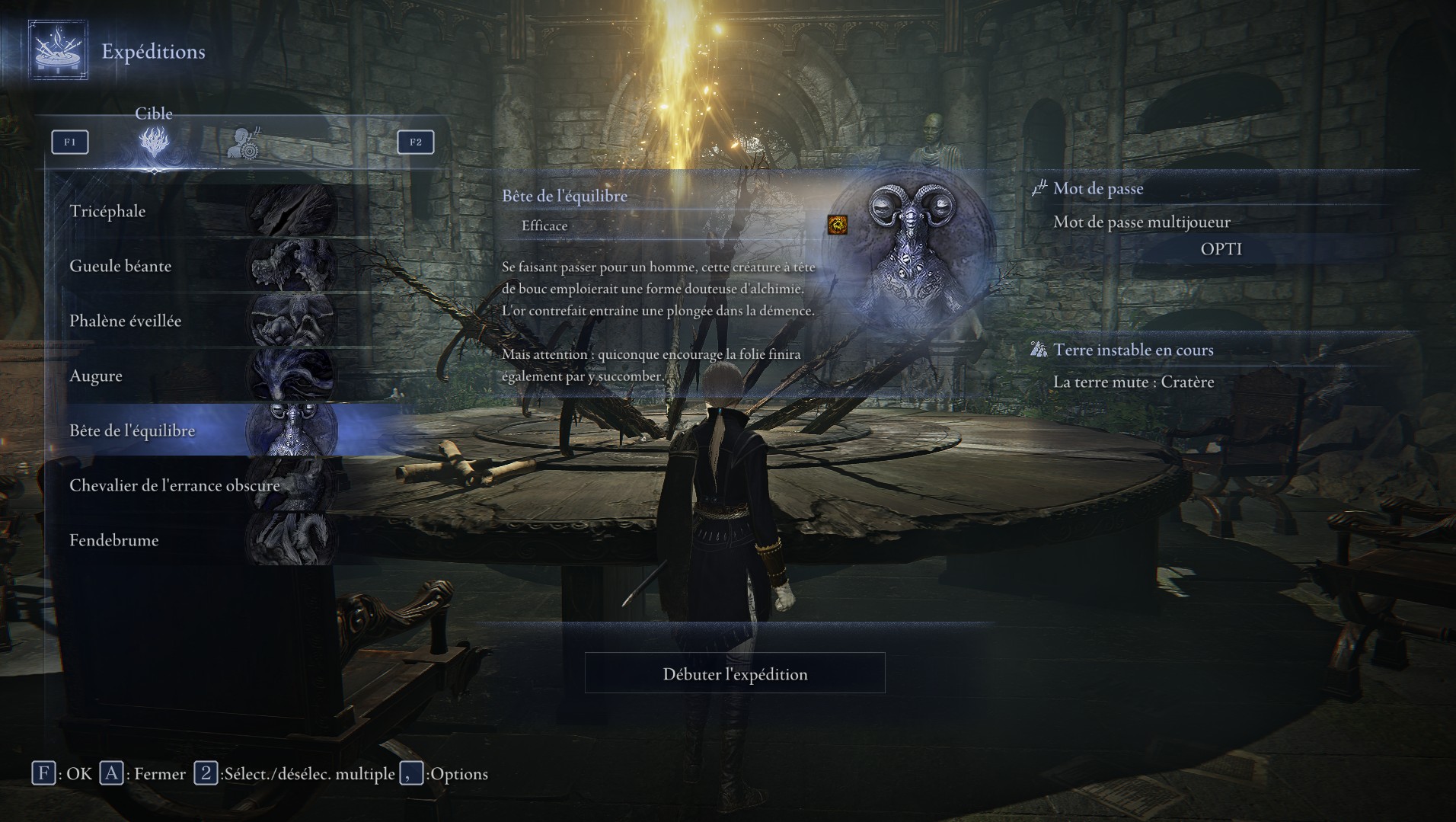Toggle Gueule béante target selection
The height and width of the screenshot is (822, 1456).
tap(120, 266)
